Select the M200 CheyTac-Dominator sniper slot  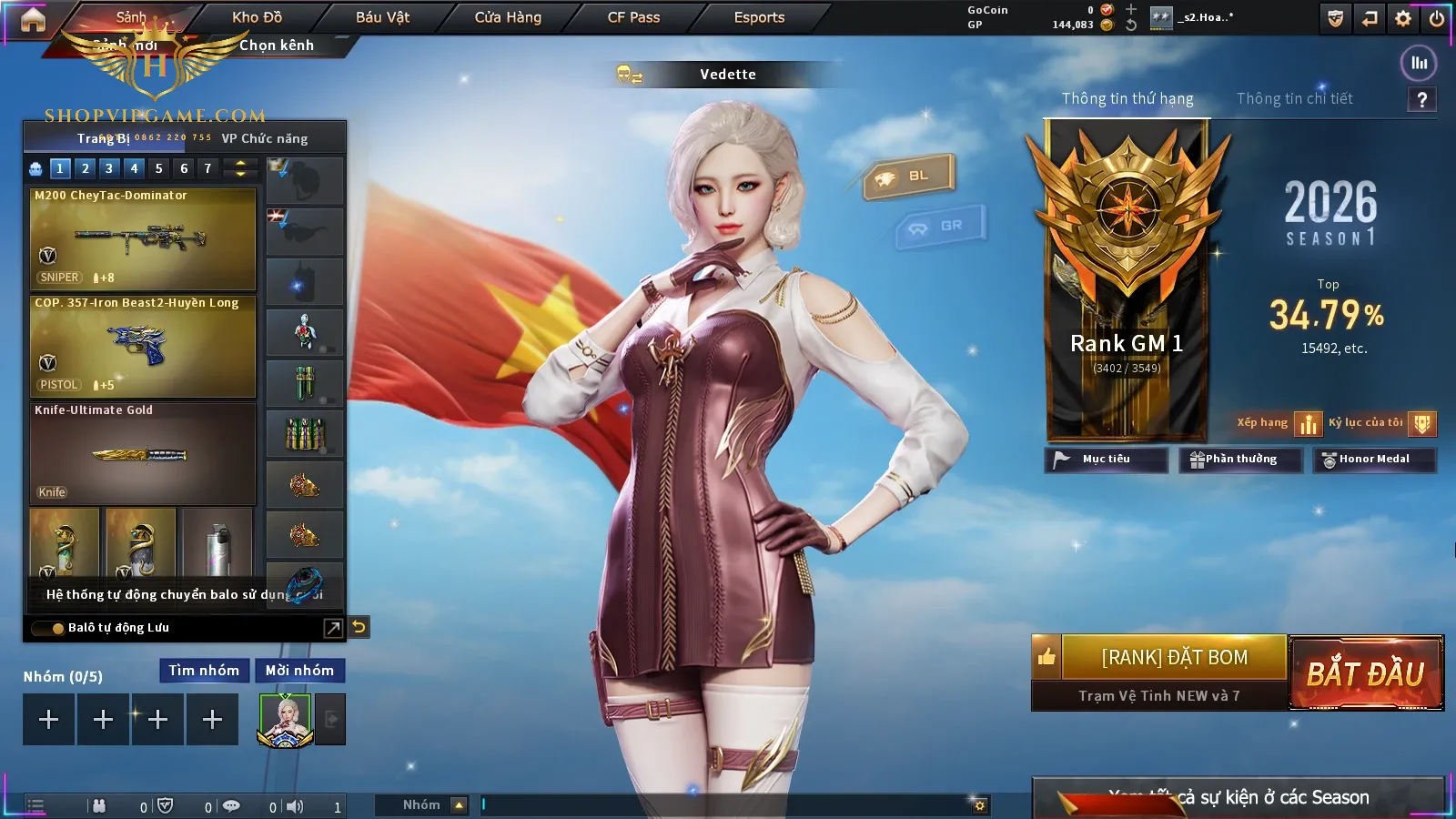tap(143, 238)
